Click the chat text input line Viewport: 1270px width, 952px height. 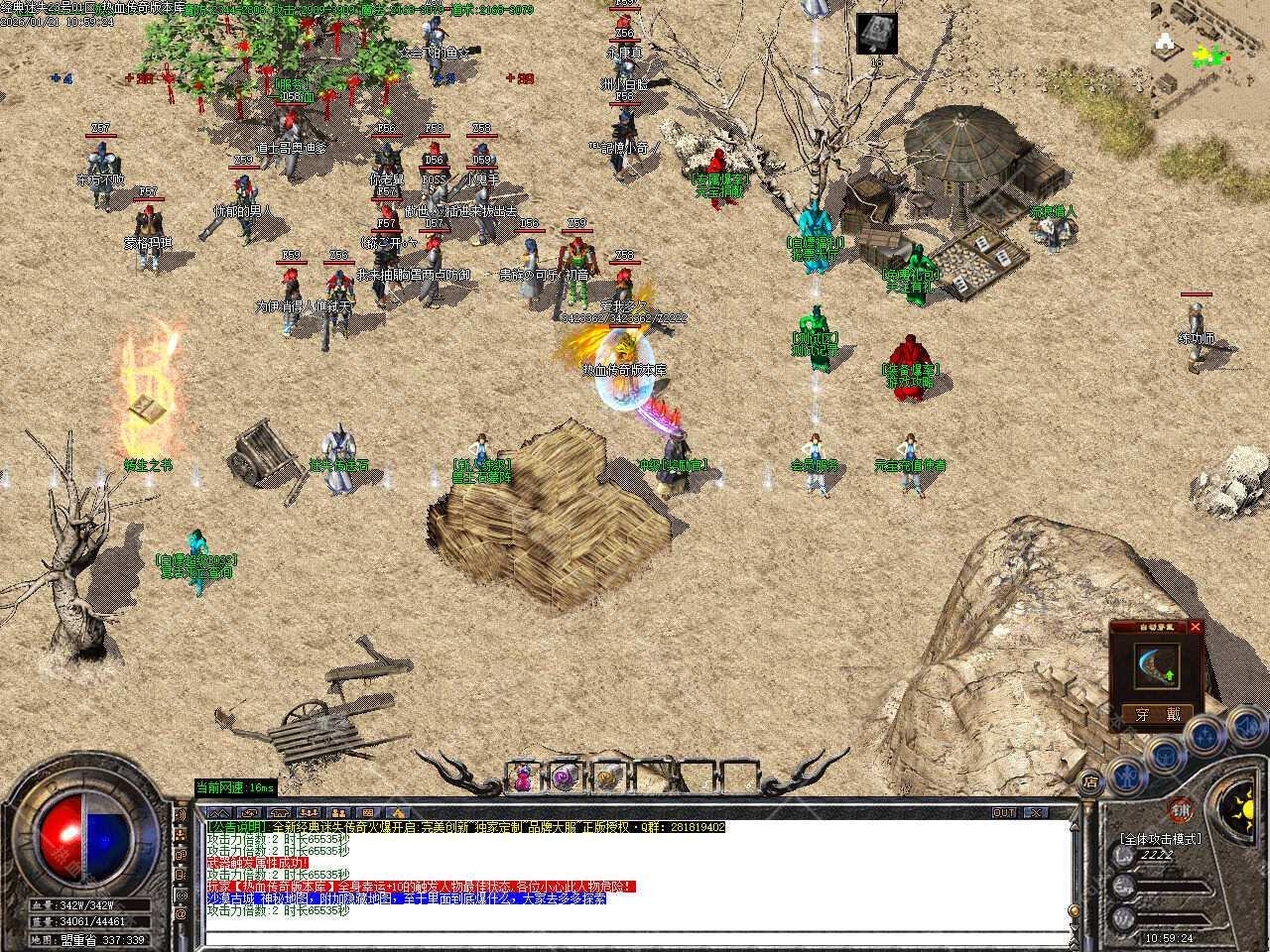tap(635, 940)
